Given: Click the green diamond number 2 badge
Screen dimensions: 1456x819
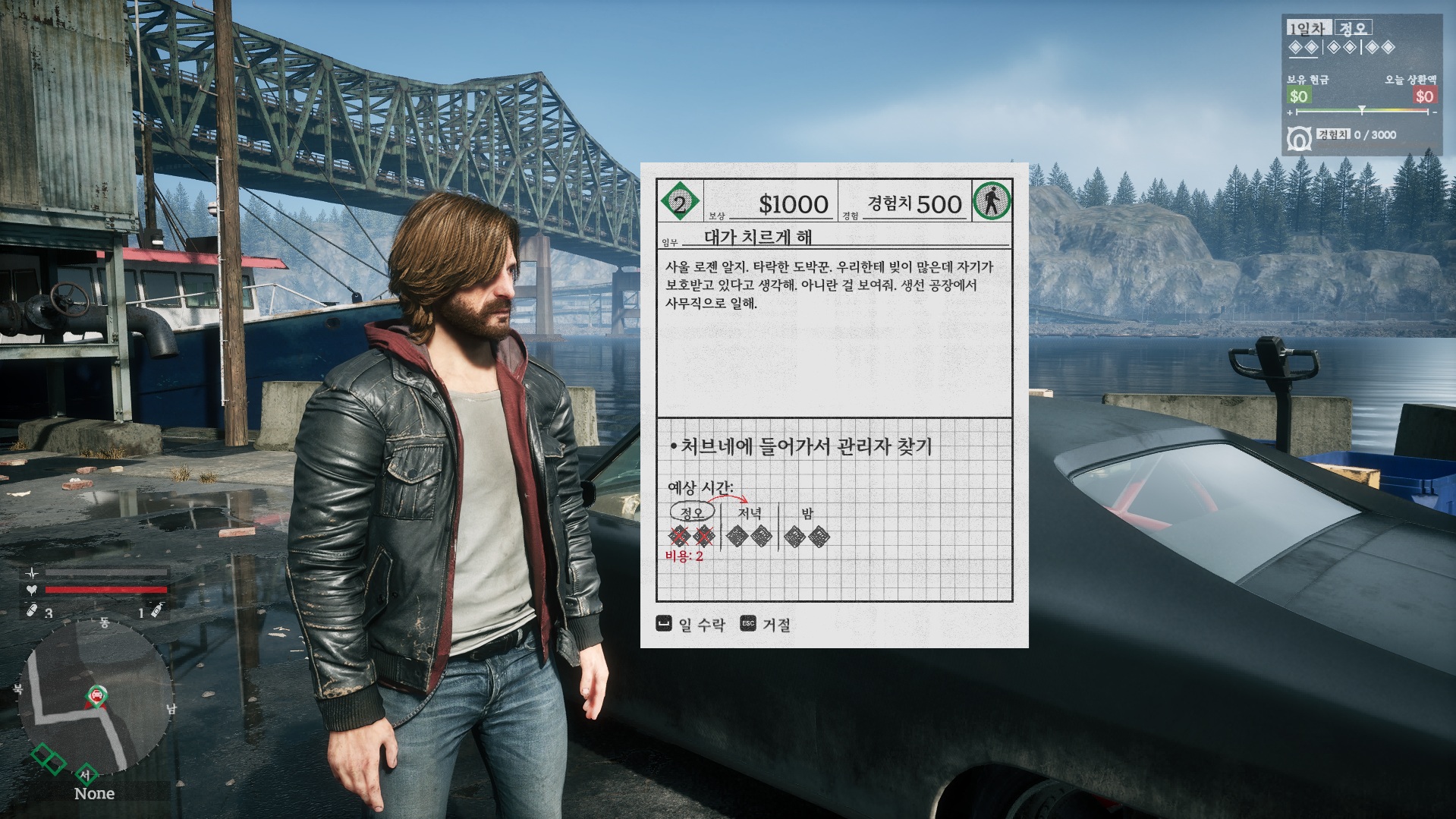Looking at the screenshot, I should 680,203.
